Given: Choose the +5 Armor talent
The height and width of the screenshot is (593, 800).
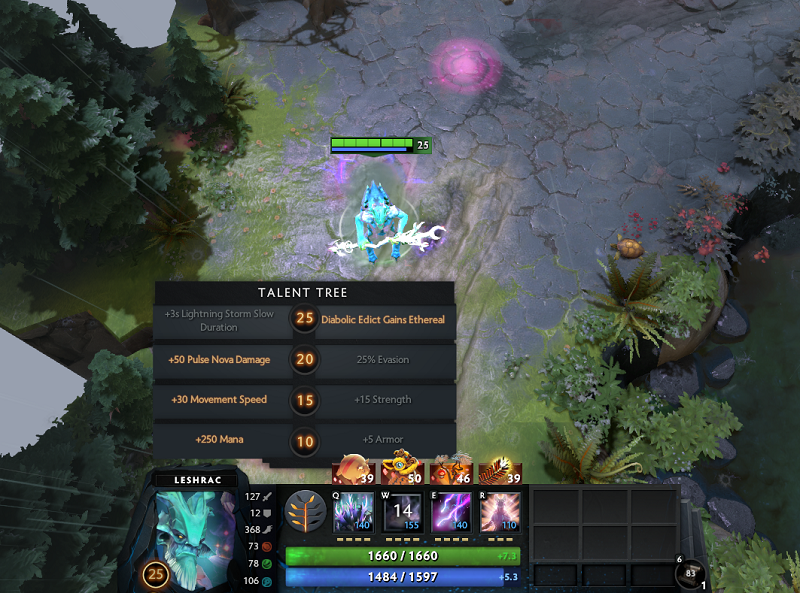Looking at the screenshot, I should pyautogui.click(x=382, y=439).
